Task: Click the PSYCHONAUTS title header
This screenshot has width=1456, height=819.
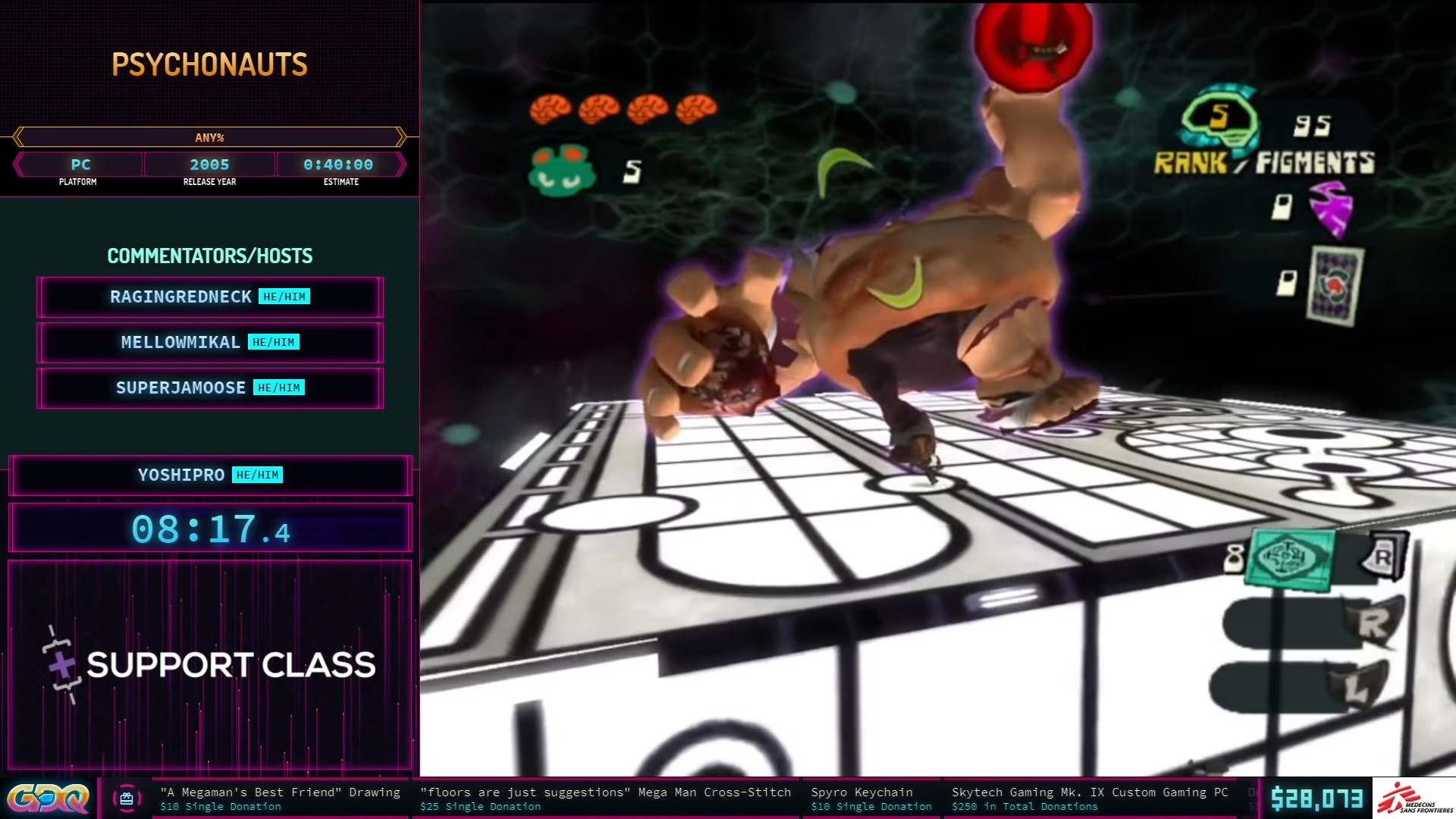Action: [211, 64]
